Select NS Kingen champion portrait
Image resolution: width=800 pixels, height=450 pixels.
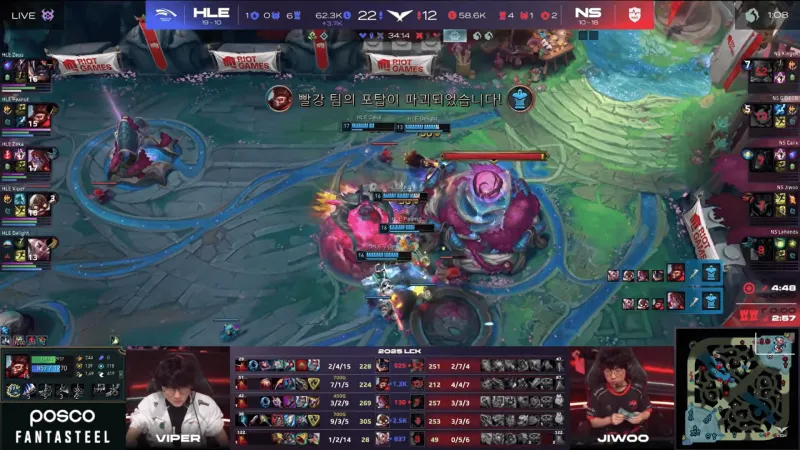(x=762, y=72)
